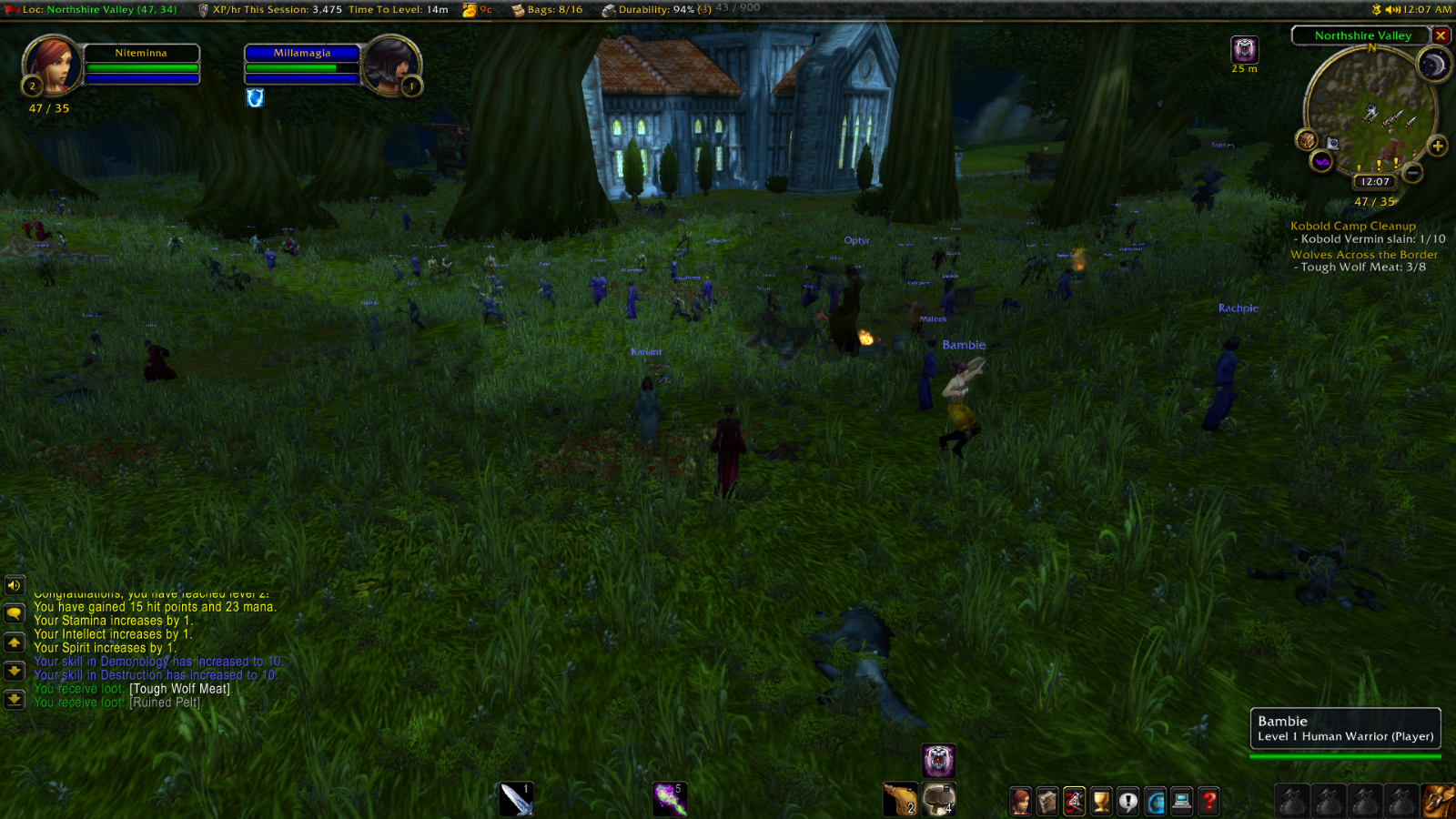Click Millamagia's green health bar
The width and height of the screenshot is (1456, 819).
coord(300,66)
